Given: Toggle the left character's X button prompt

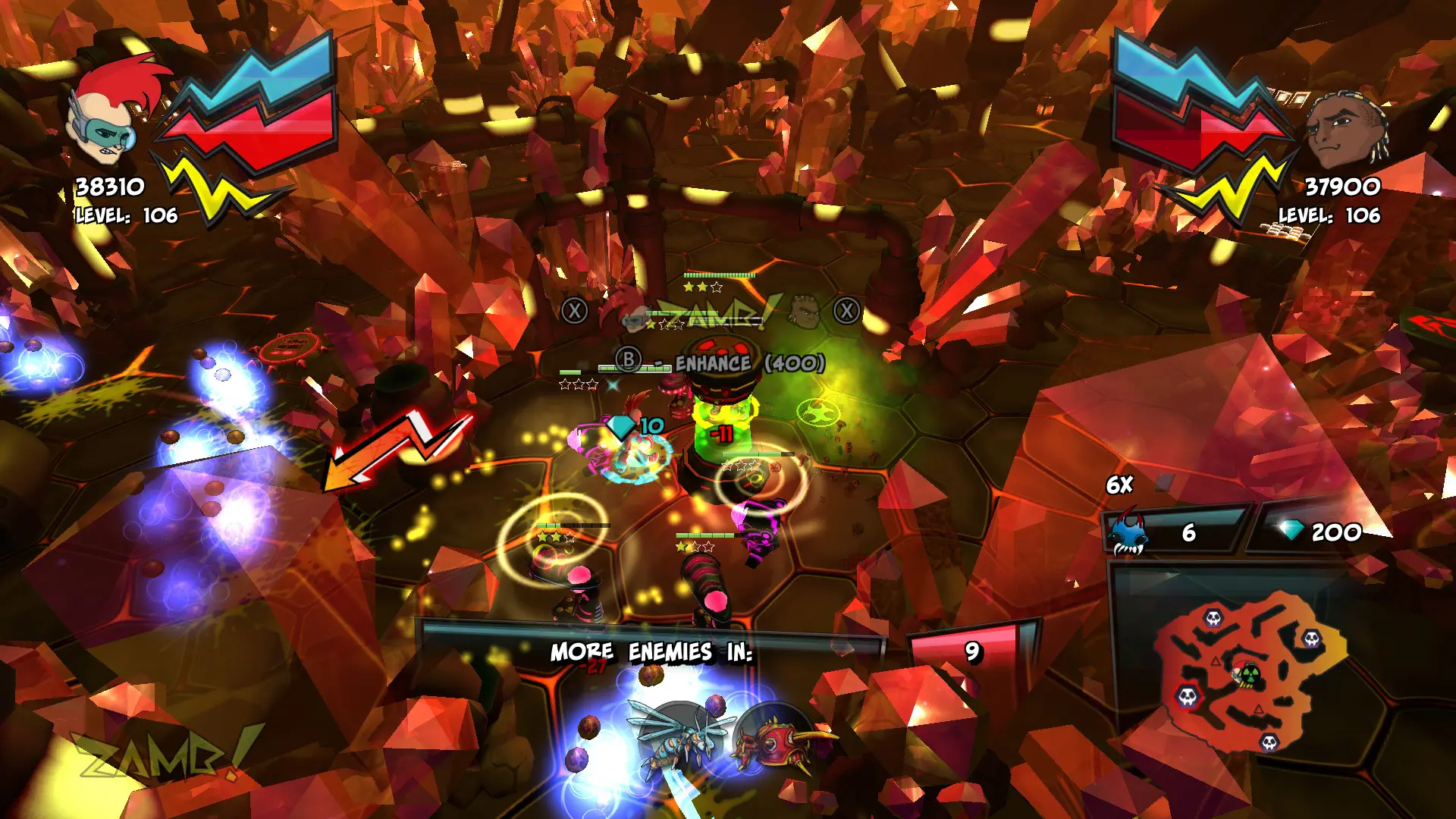Looking at the screenshot, I should coord(574,309).
